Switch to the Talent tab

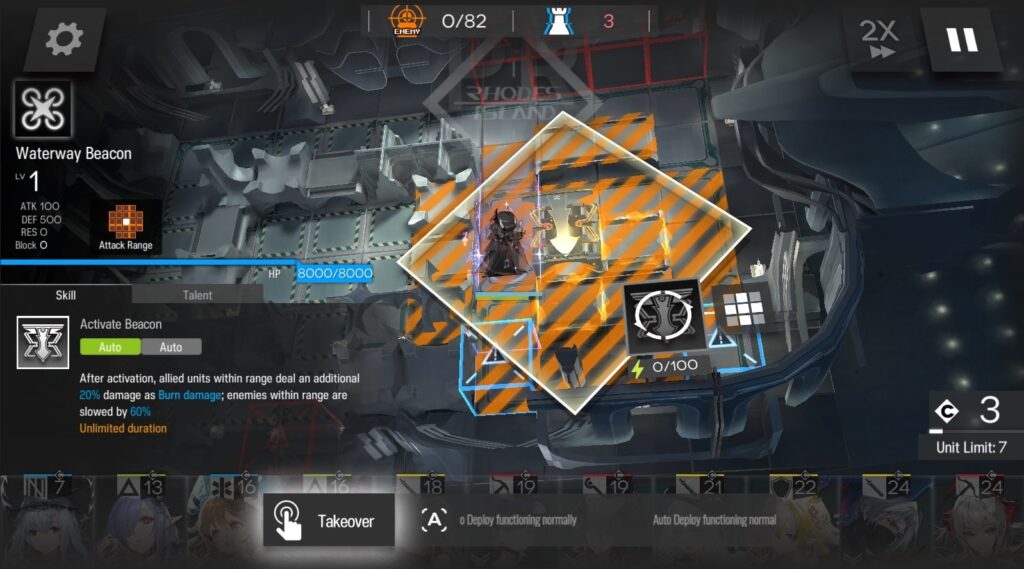(197, 295)
